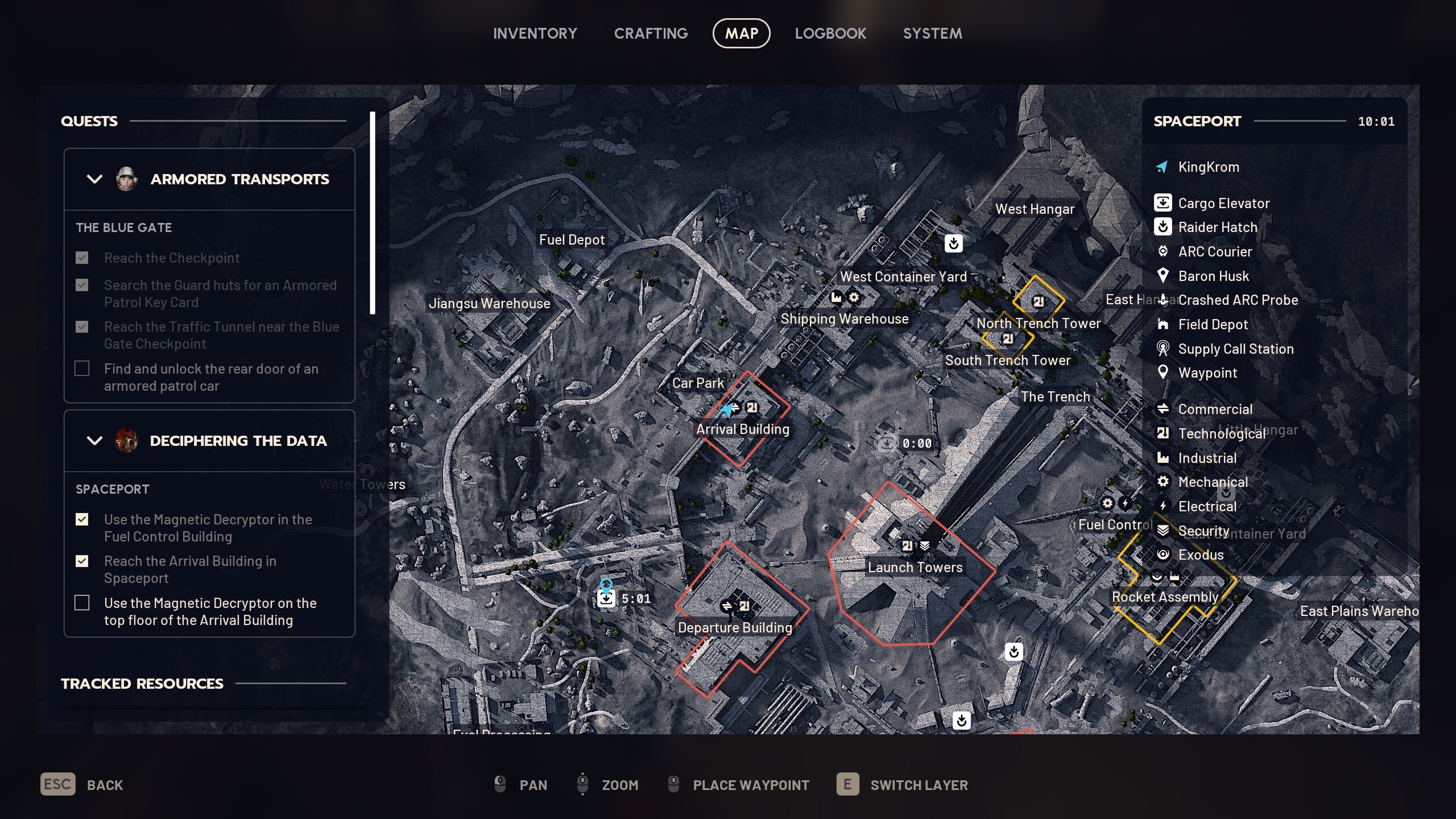Viewport: 1456px width, 819px height.
Task: Toggle the Cargo Elevator legend entry
Action: coord(1223,203)
